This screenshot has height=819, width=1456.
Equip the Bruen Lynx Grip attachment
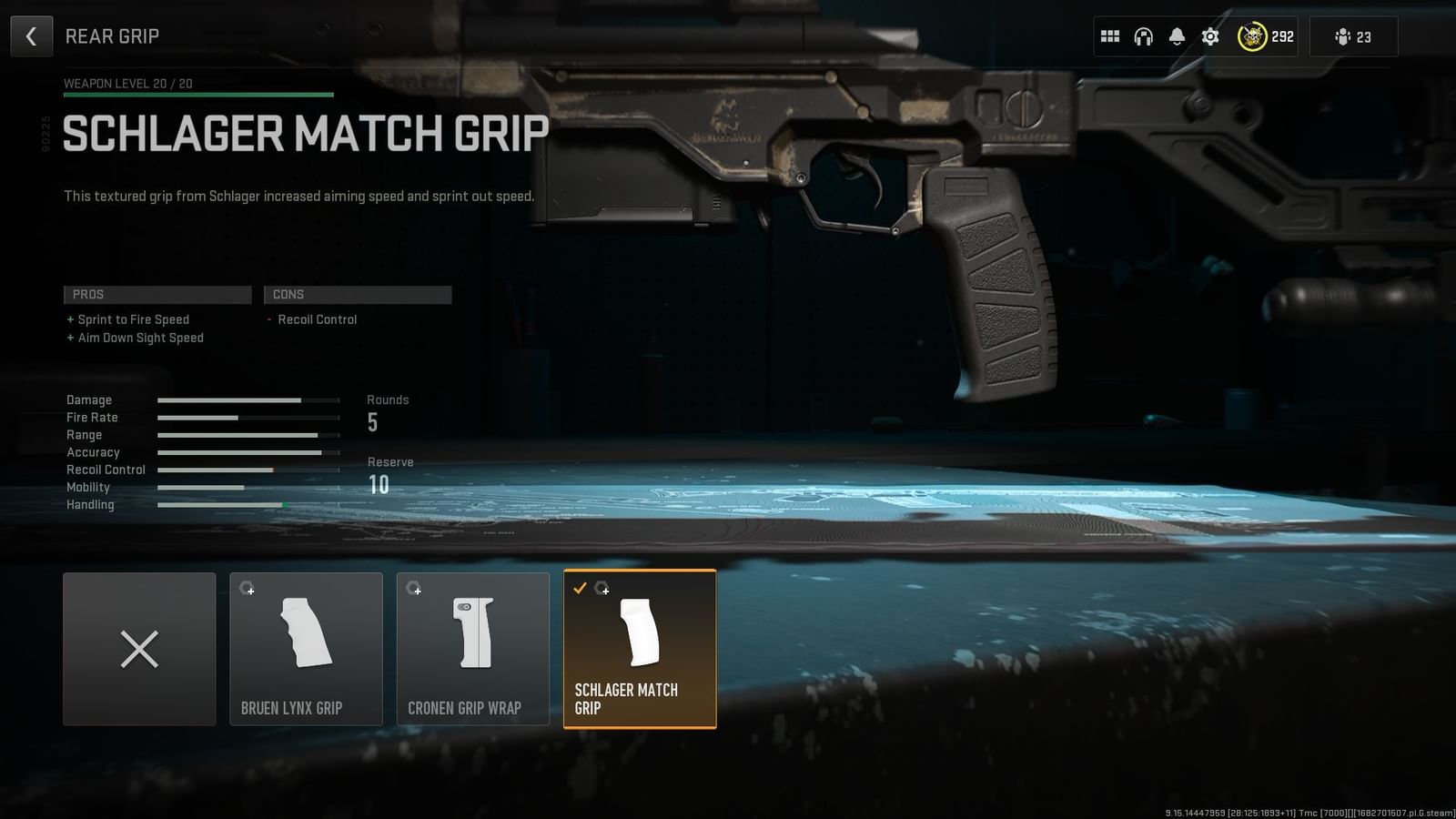pyautogui.click(x=306, y=649)
